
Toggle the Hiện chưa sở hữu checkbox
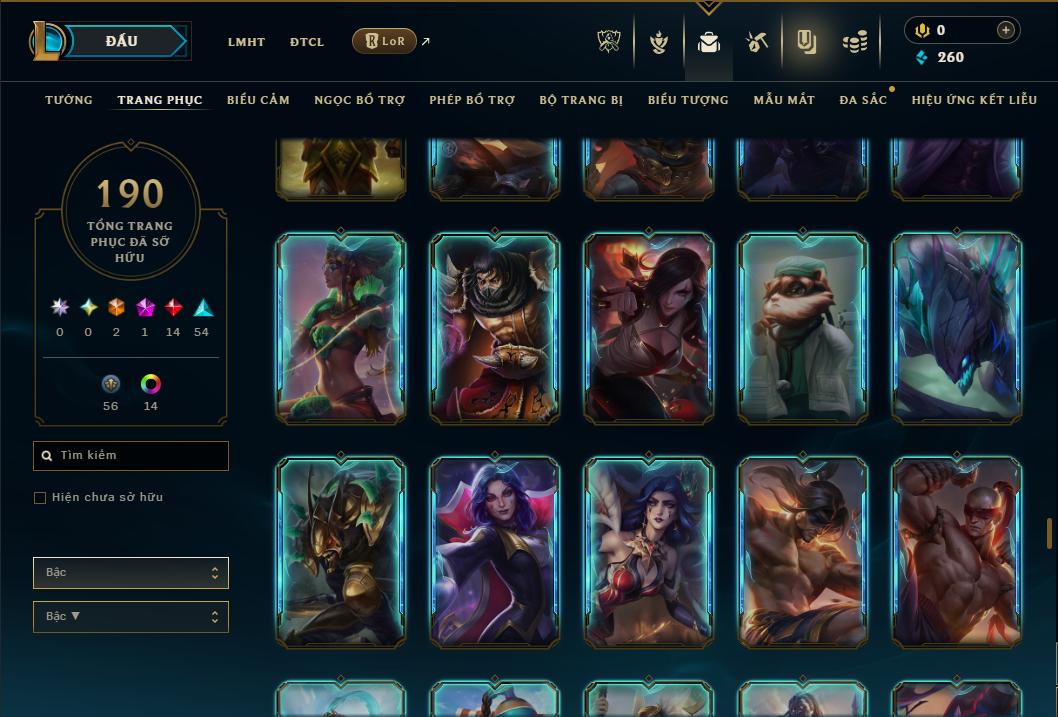(40, 498)
